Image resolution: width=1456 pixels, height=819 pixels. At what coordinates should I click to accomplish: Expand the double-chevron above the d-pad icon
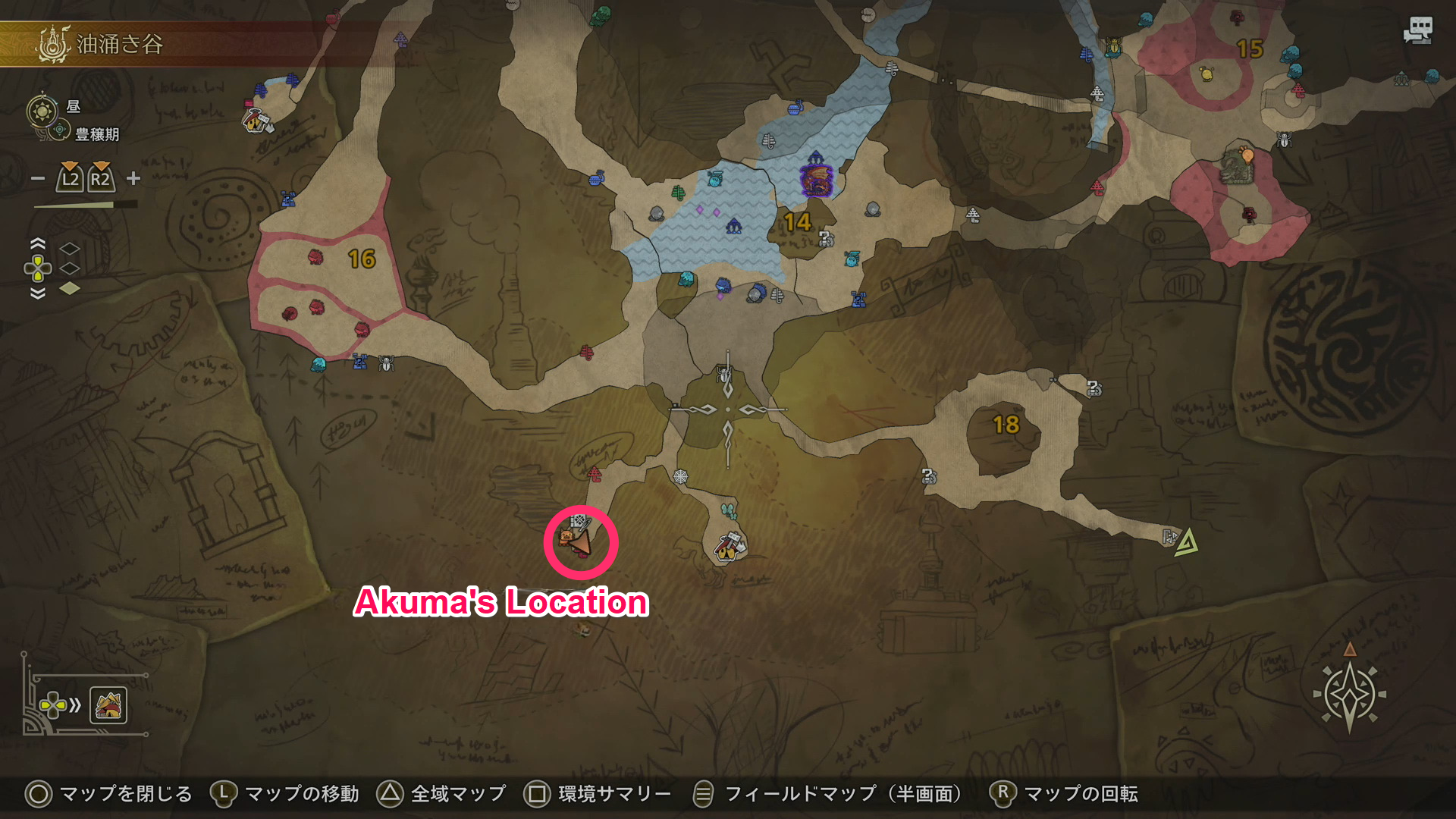38,243
